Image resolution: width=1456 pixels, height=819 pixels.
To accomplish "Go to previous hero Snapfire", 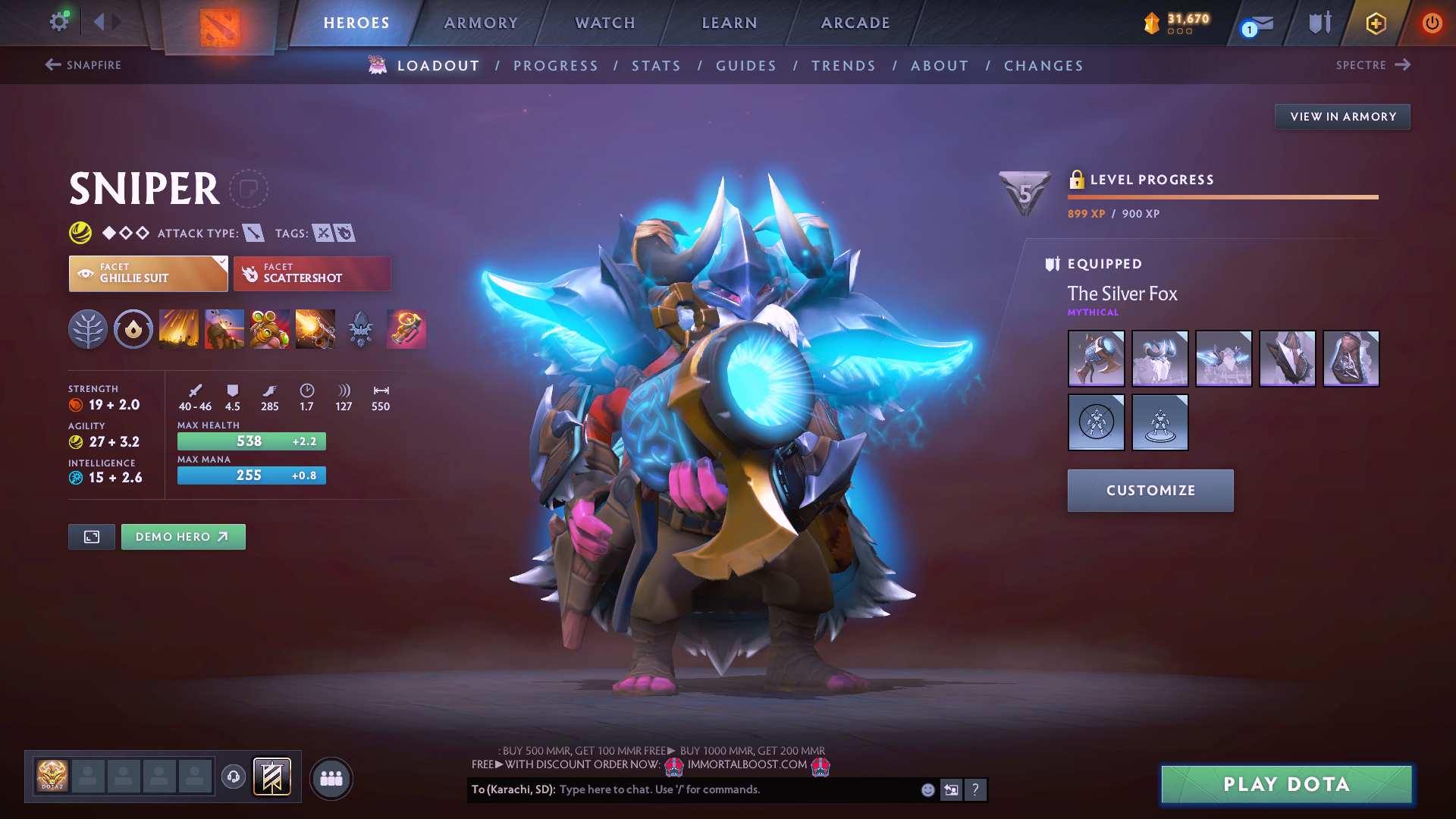I will (x=83, y=65).
